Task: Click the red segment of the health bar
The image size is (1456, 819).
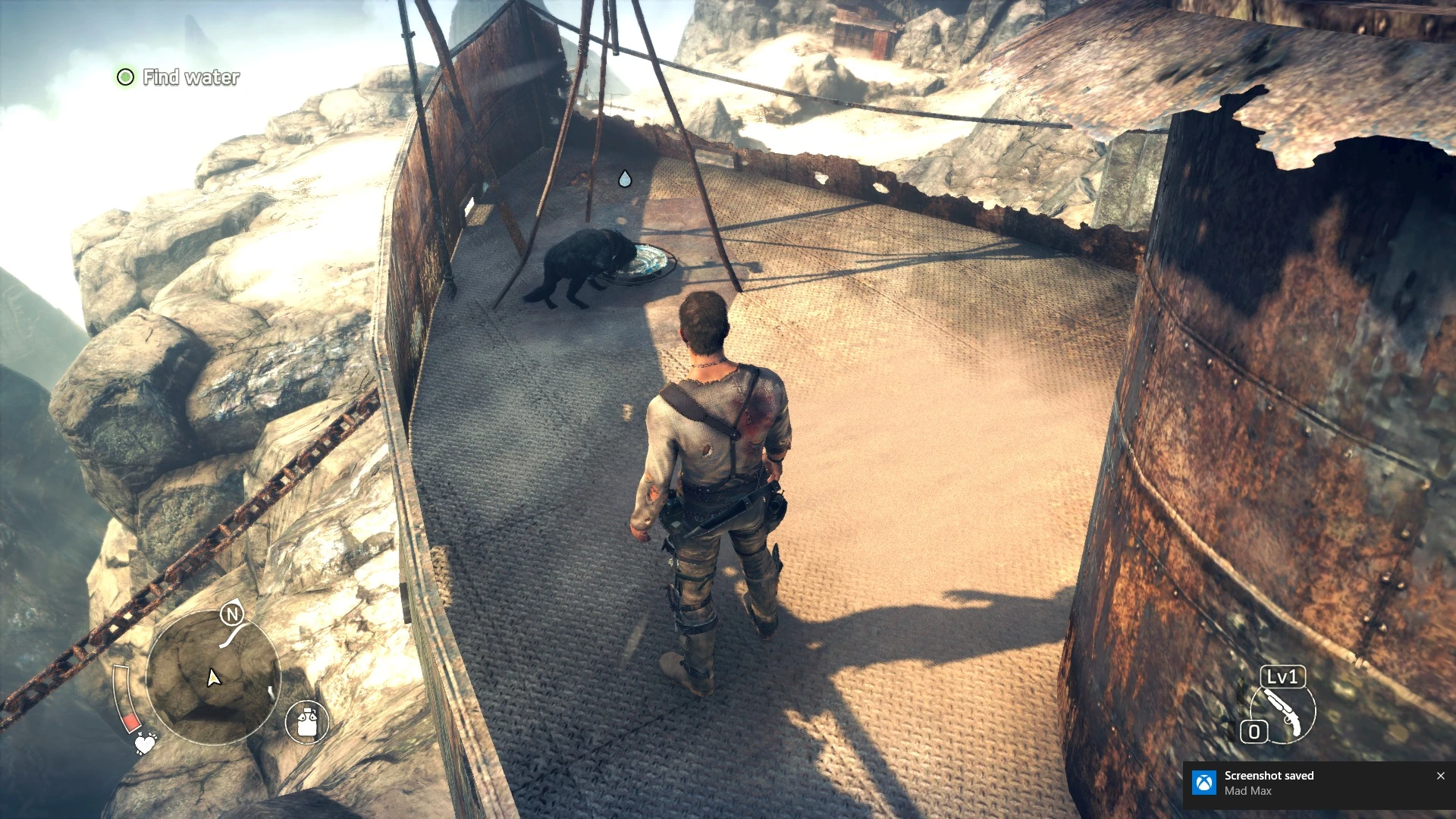Action: (130, 722)
